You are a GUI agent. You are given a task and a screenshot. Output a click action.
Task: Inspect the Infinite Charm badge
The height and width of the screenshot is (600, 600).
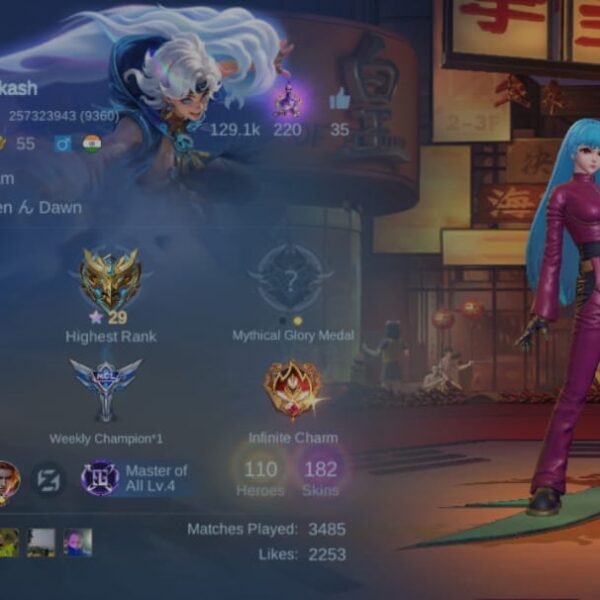(293, 389)
